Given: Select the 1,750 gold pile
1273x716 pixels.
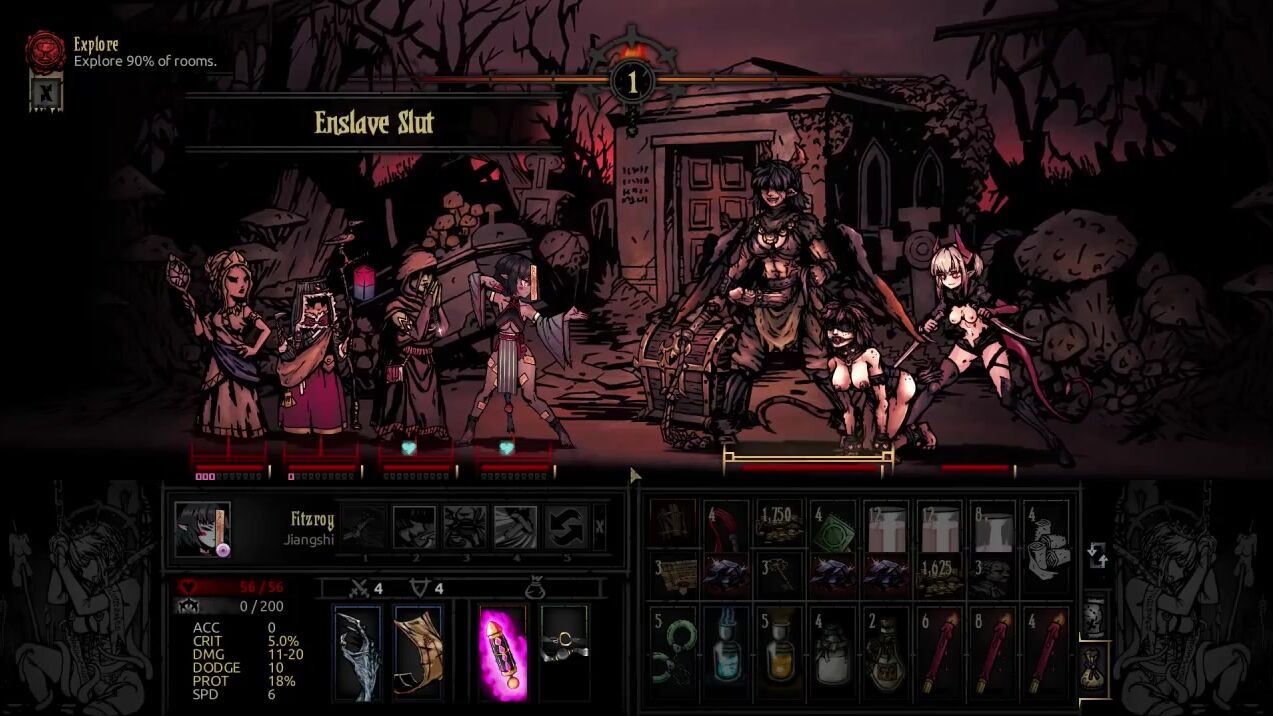Looking at the screenshot, I should coord(780,523).
